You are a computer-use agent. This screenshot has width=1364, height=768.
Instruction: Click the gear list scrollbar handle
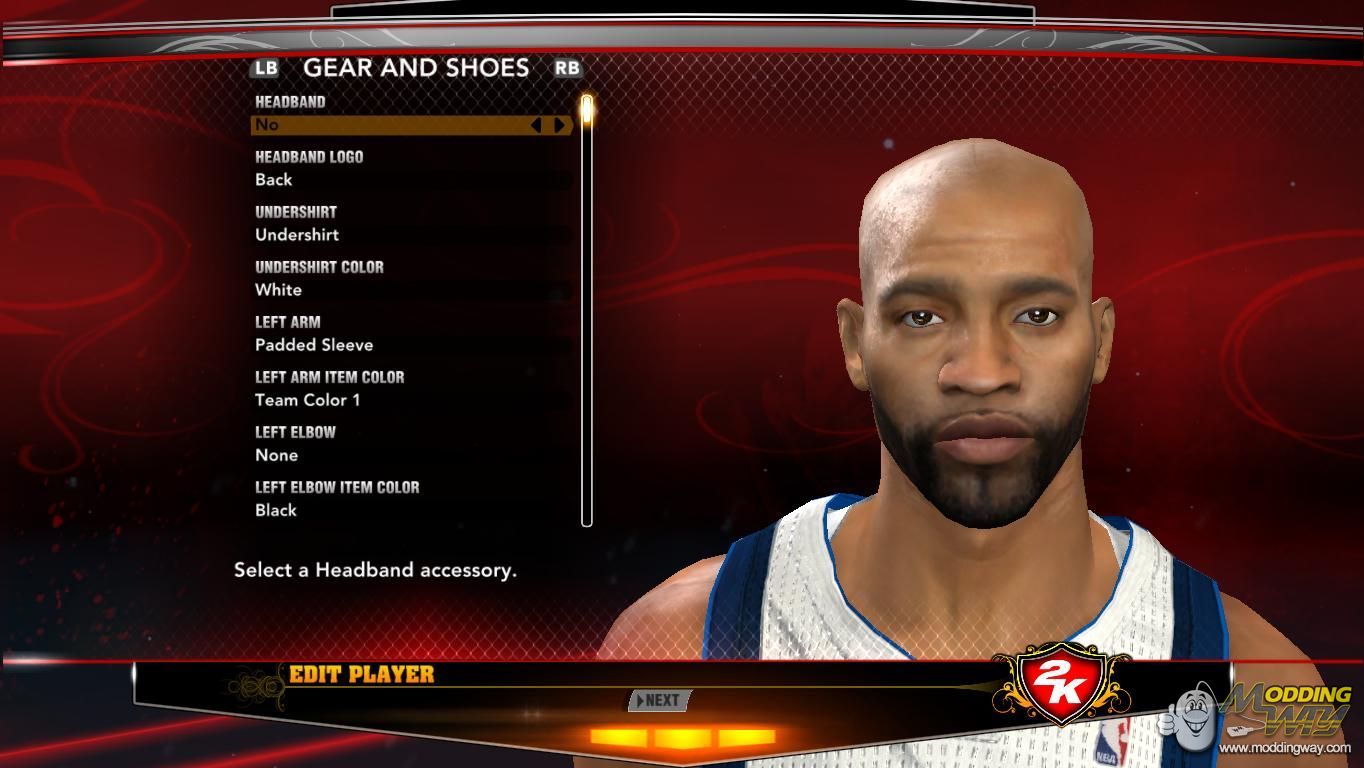[587, 108]
